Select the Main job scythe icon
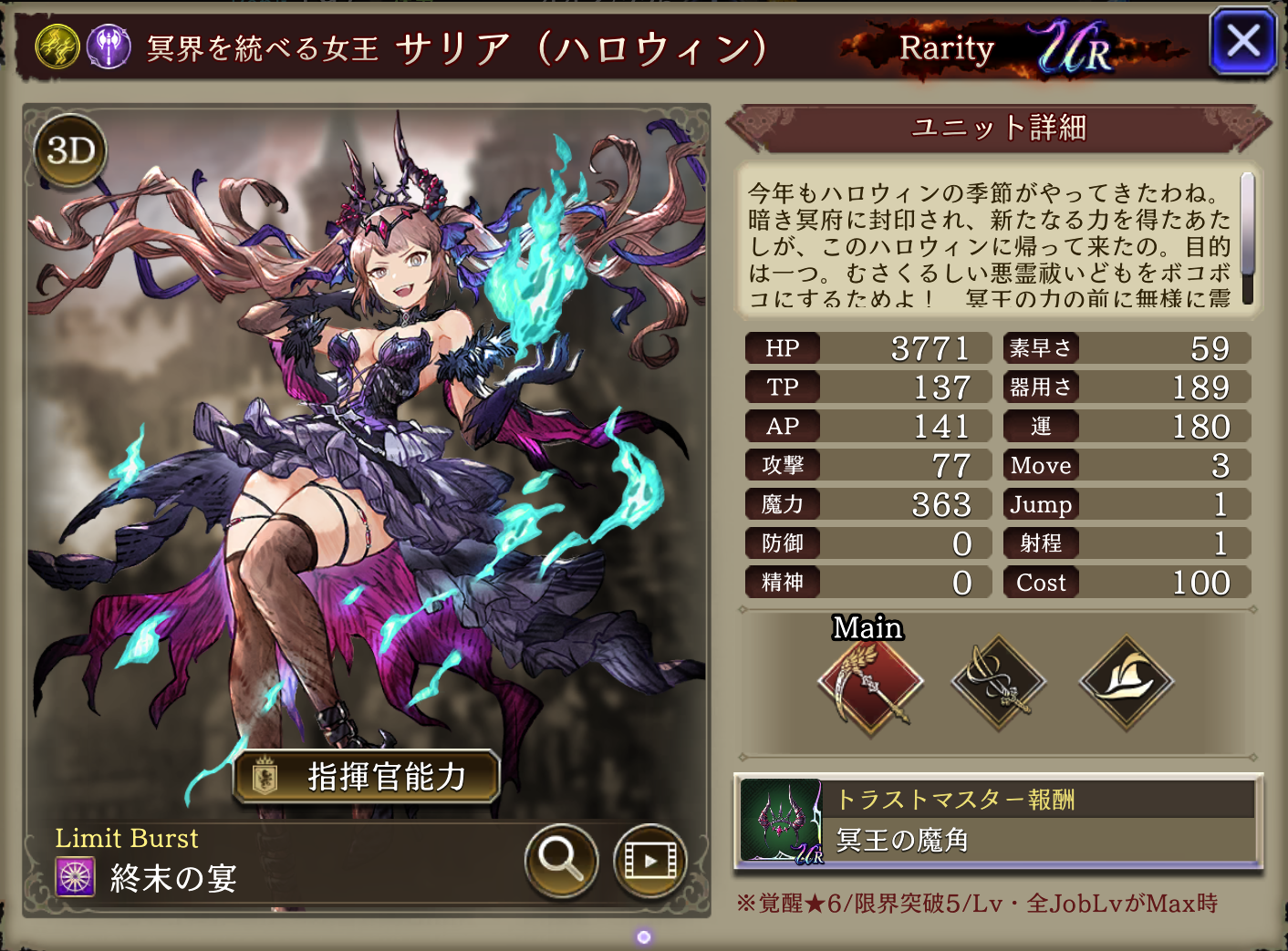Screen dimensions: 1288x951 point(870,683)
